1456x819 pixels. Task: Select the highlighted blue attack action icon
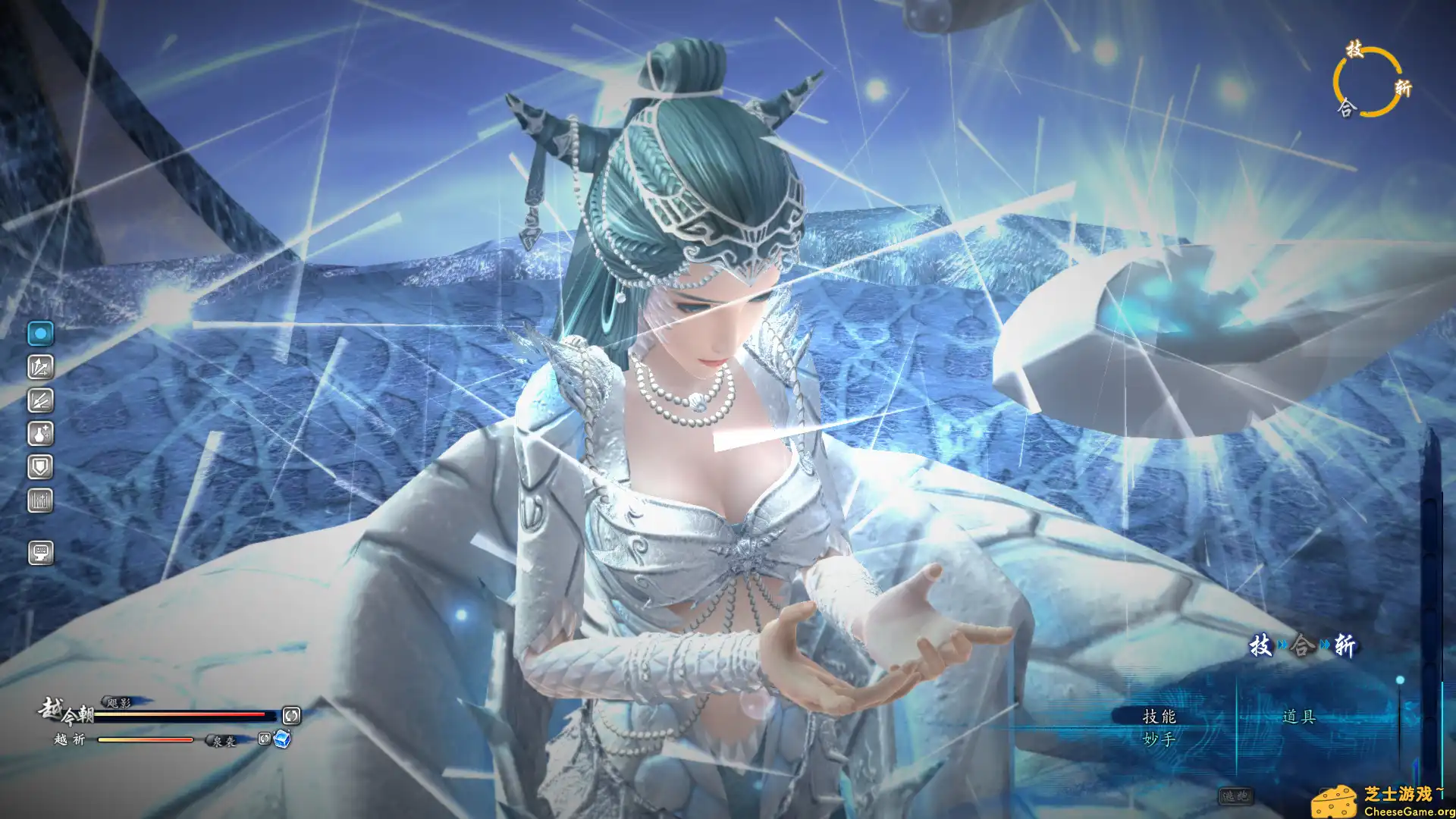[41, 331]
